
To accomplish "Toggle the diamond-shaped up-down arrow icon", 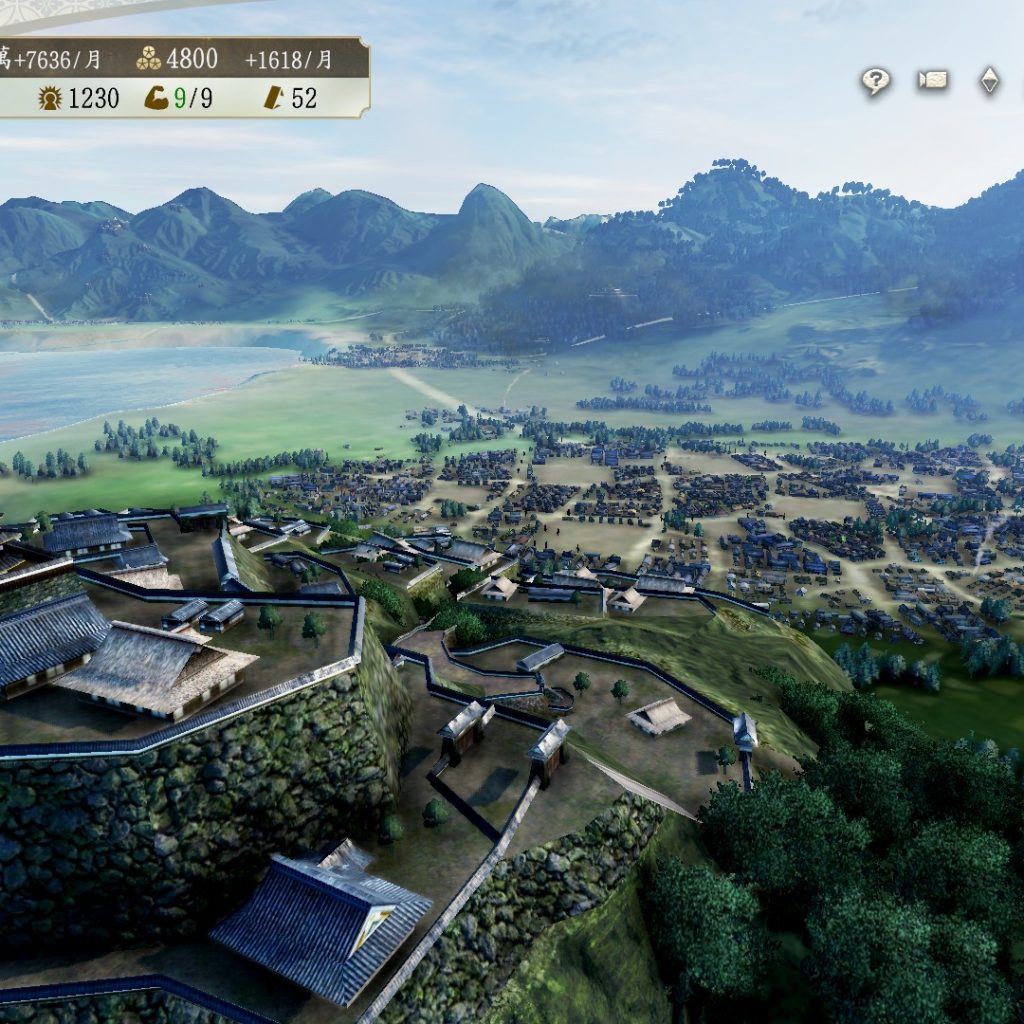I will coord(989,81).
